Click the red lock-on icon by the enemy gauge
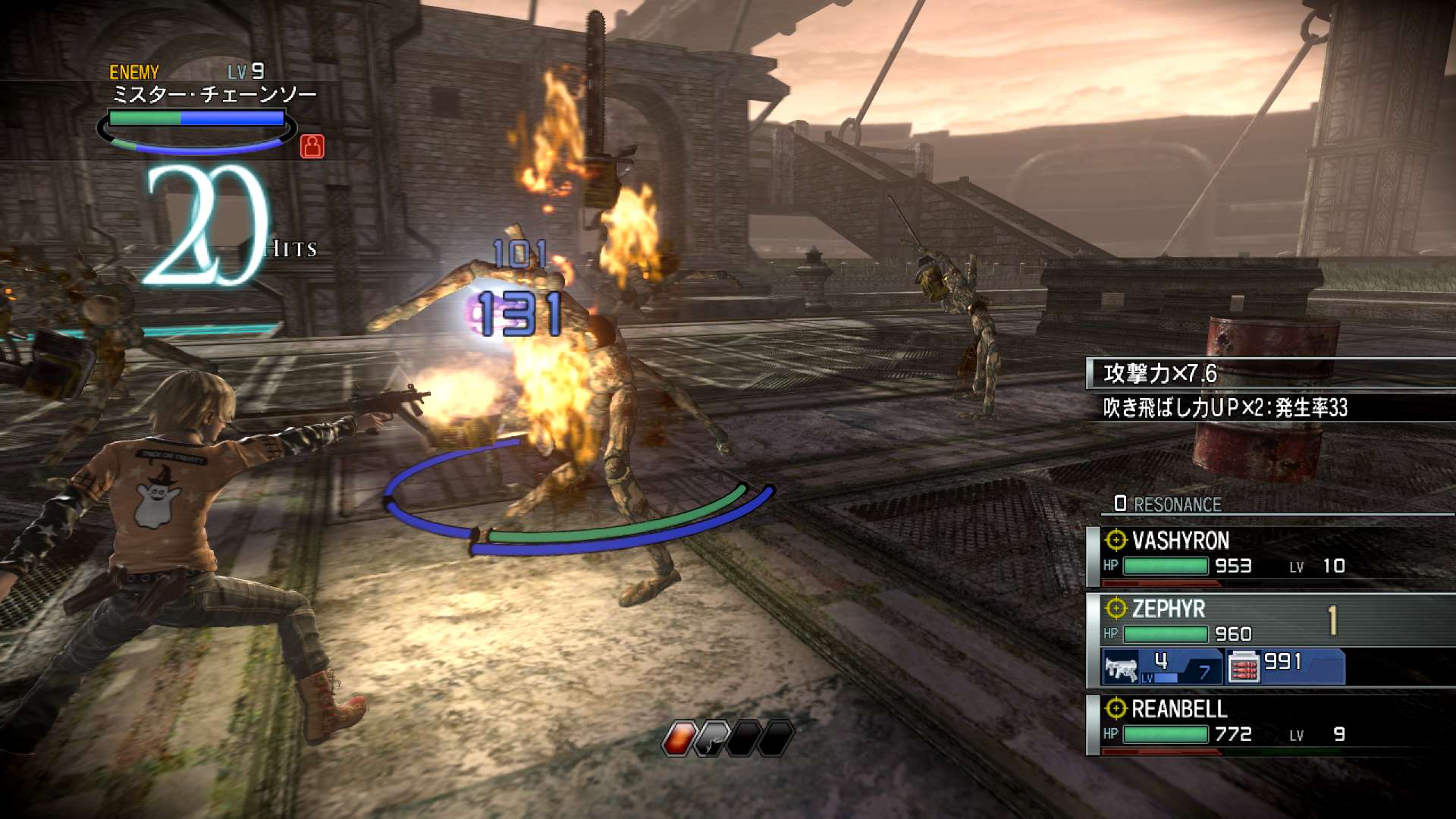The width and height of the screenshot is (1456, 819). pyautogui.click(x=312, y=146)
